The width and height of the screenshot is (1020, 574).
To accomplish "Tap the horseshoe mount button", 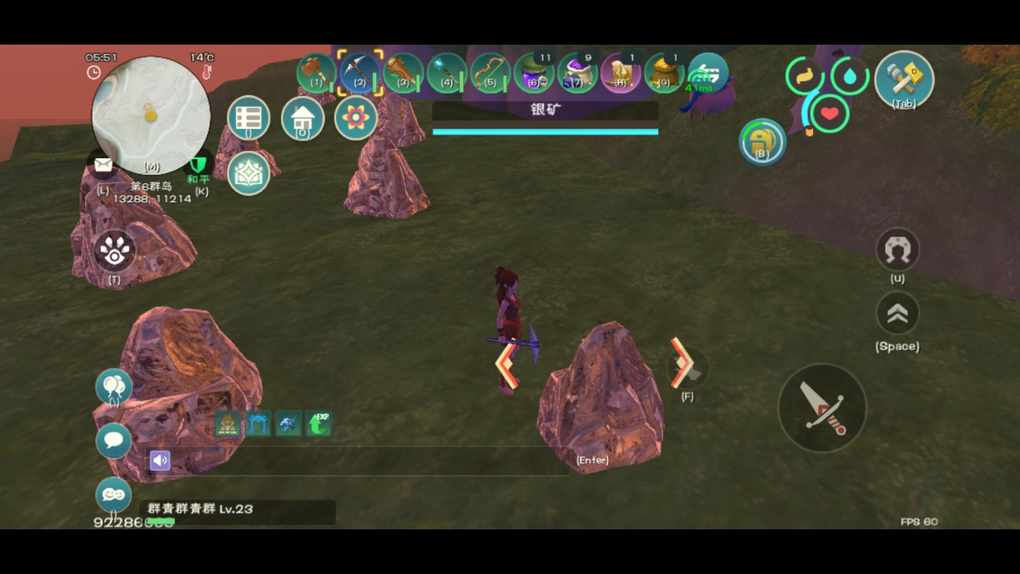I will [x=897, y=250].
